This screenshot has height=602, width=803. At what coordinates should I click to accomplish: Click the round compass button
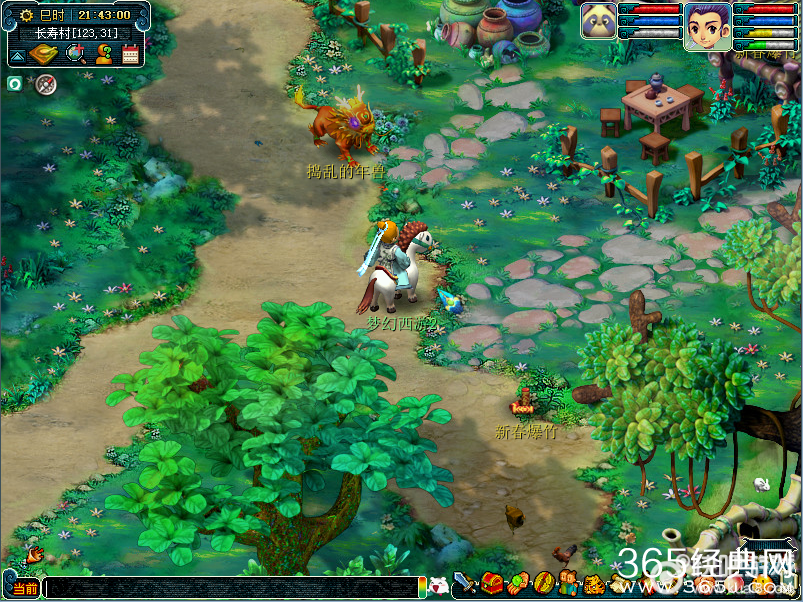point(45,84)
